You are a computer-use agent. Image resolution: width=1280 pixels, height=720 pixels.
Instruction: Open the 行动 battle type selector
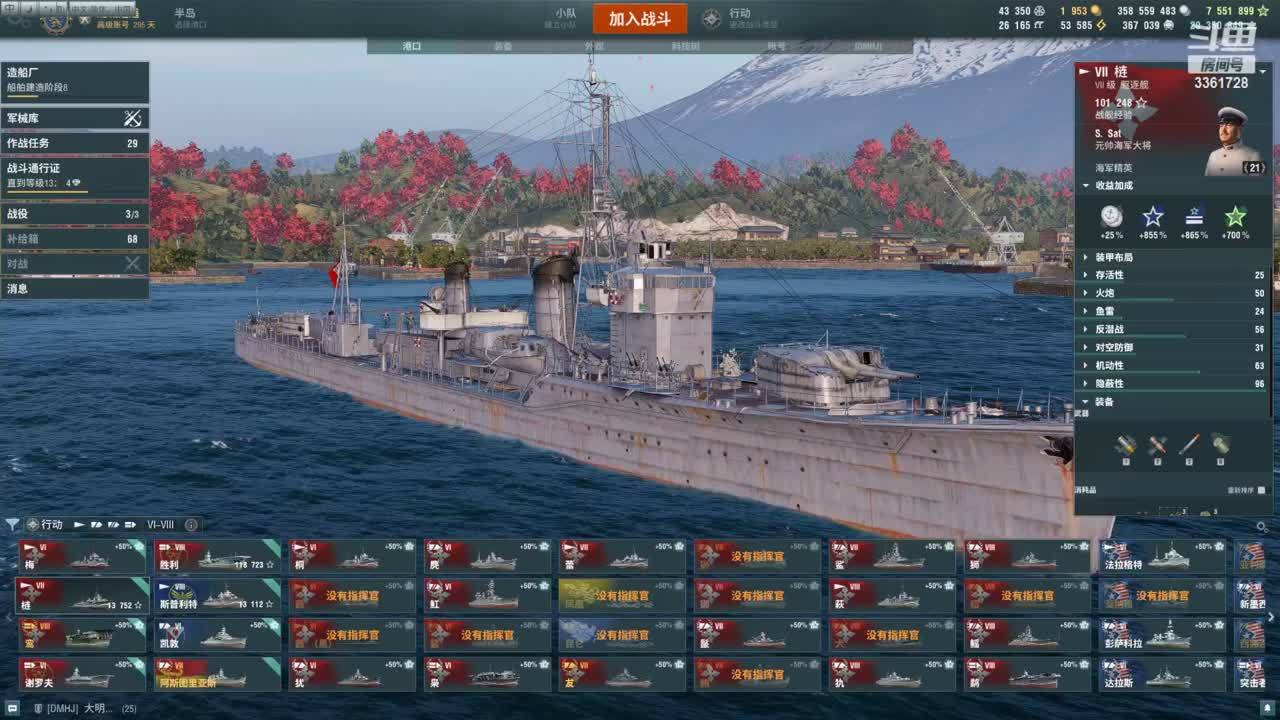738,19
